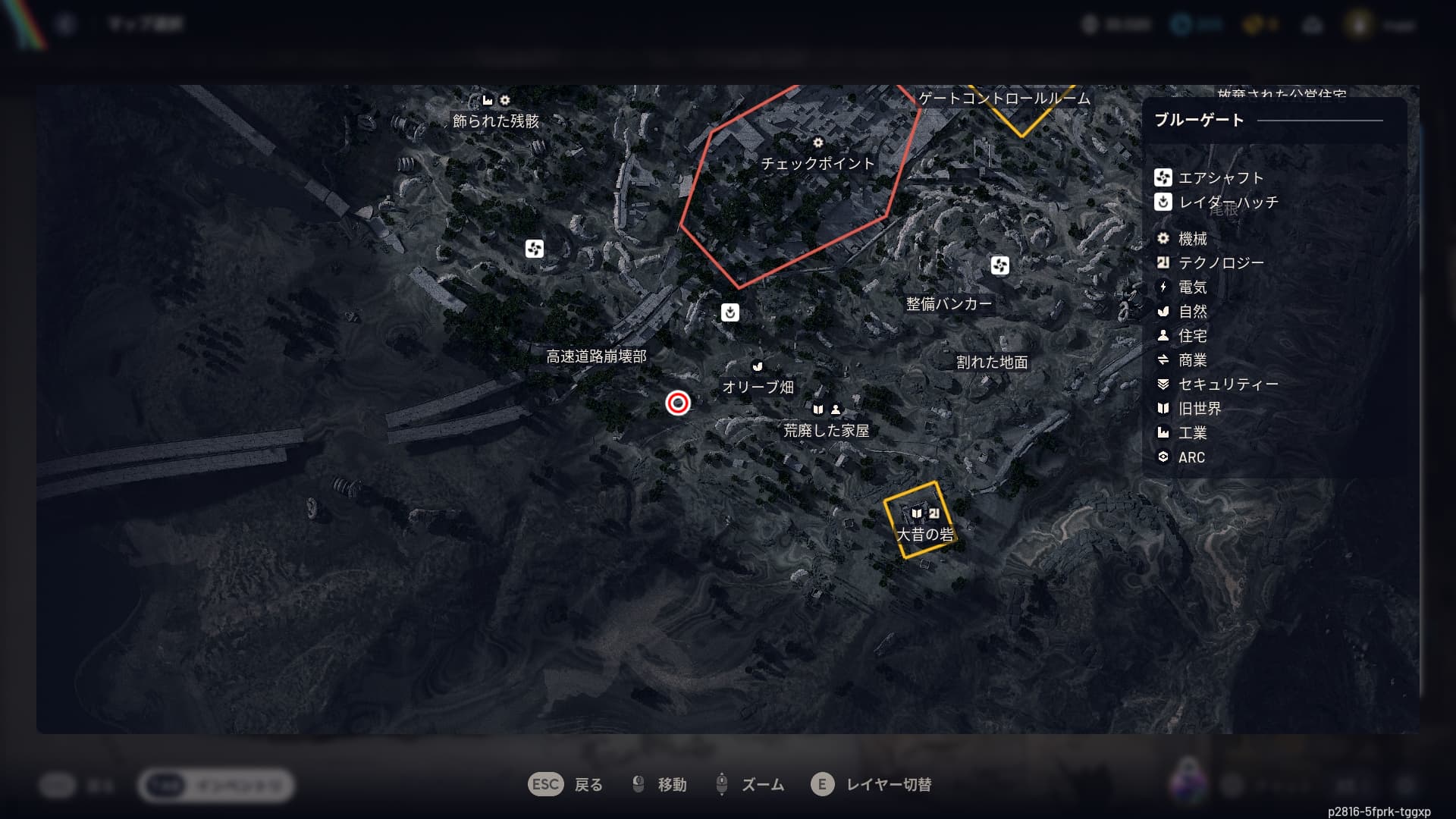
Task: Select the 機械 category in the legend
Action: (1191, 239)
